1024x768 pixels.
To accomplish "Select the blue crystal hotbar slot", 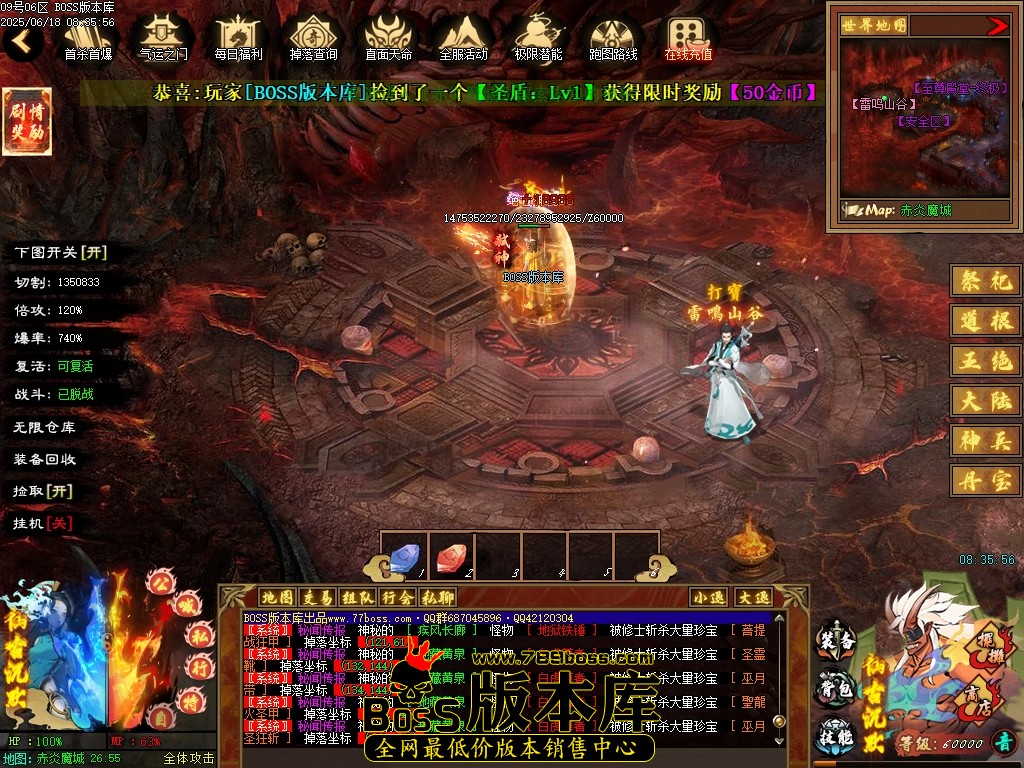I will (405, 556).
